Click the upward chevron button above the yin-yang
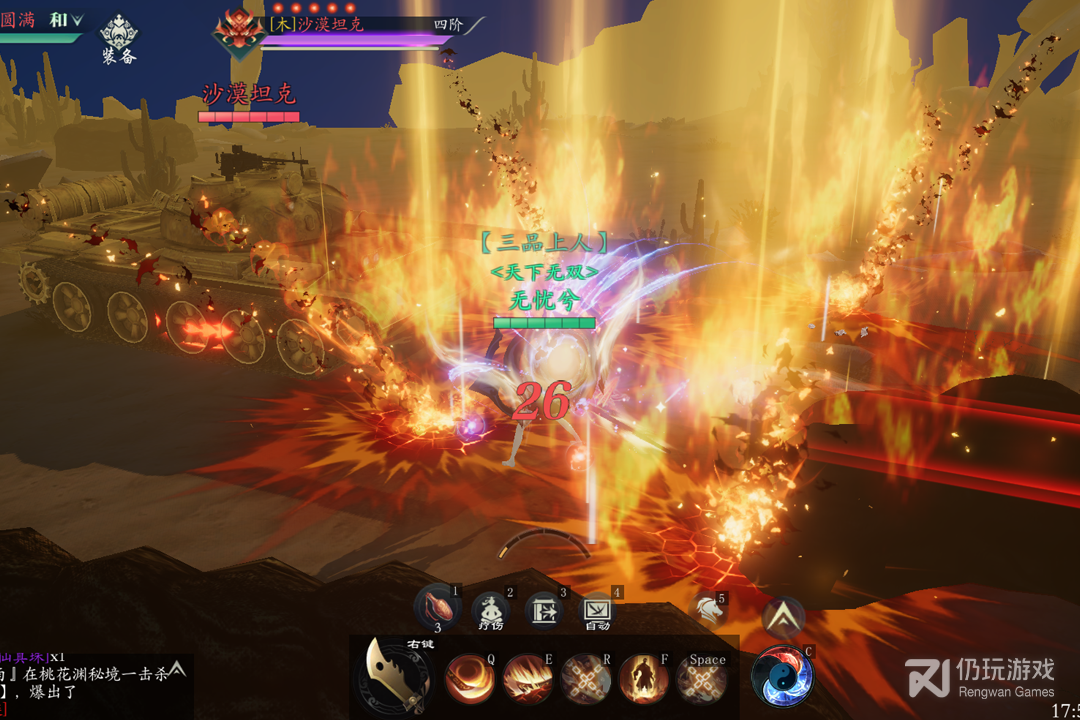The image size is (1080, 720). tap(783, 616)
